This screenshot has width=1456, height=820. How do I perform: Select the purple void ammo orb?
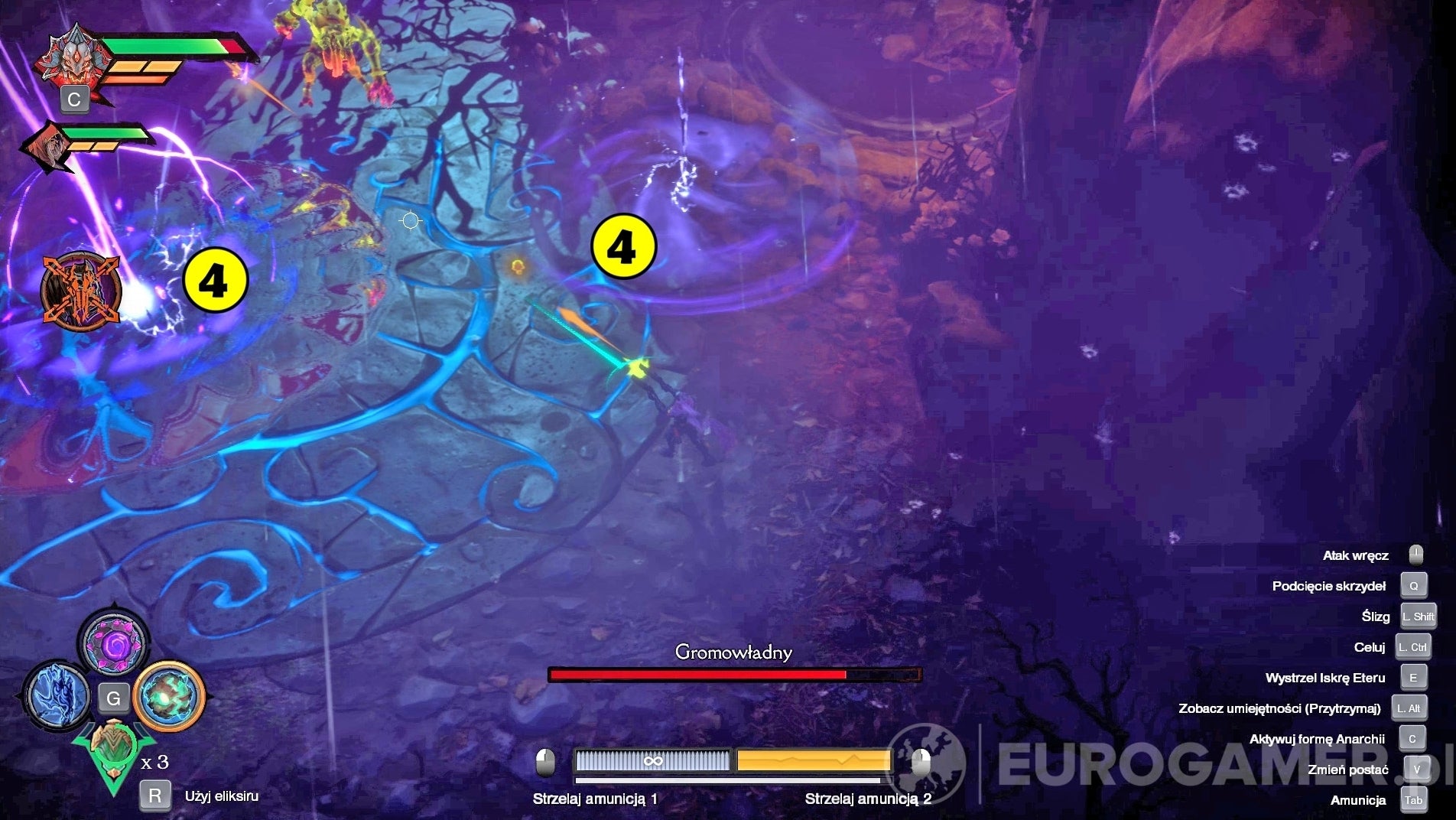(x=113, y=643)
